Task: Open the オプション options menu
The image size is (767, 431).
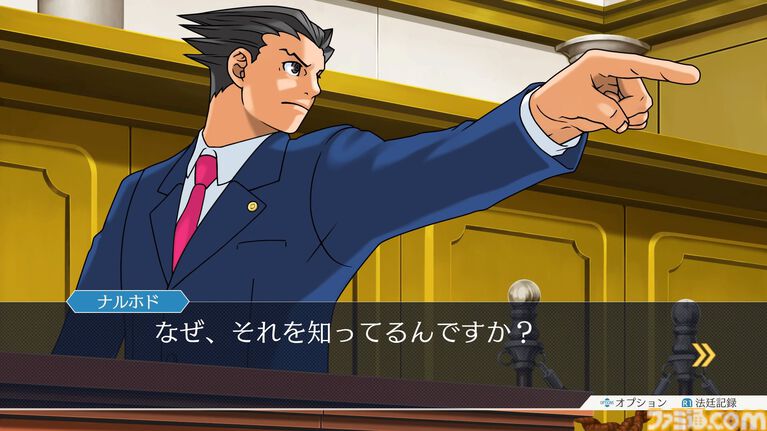Action: [634, 402]
